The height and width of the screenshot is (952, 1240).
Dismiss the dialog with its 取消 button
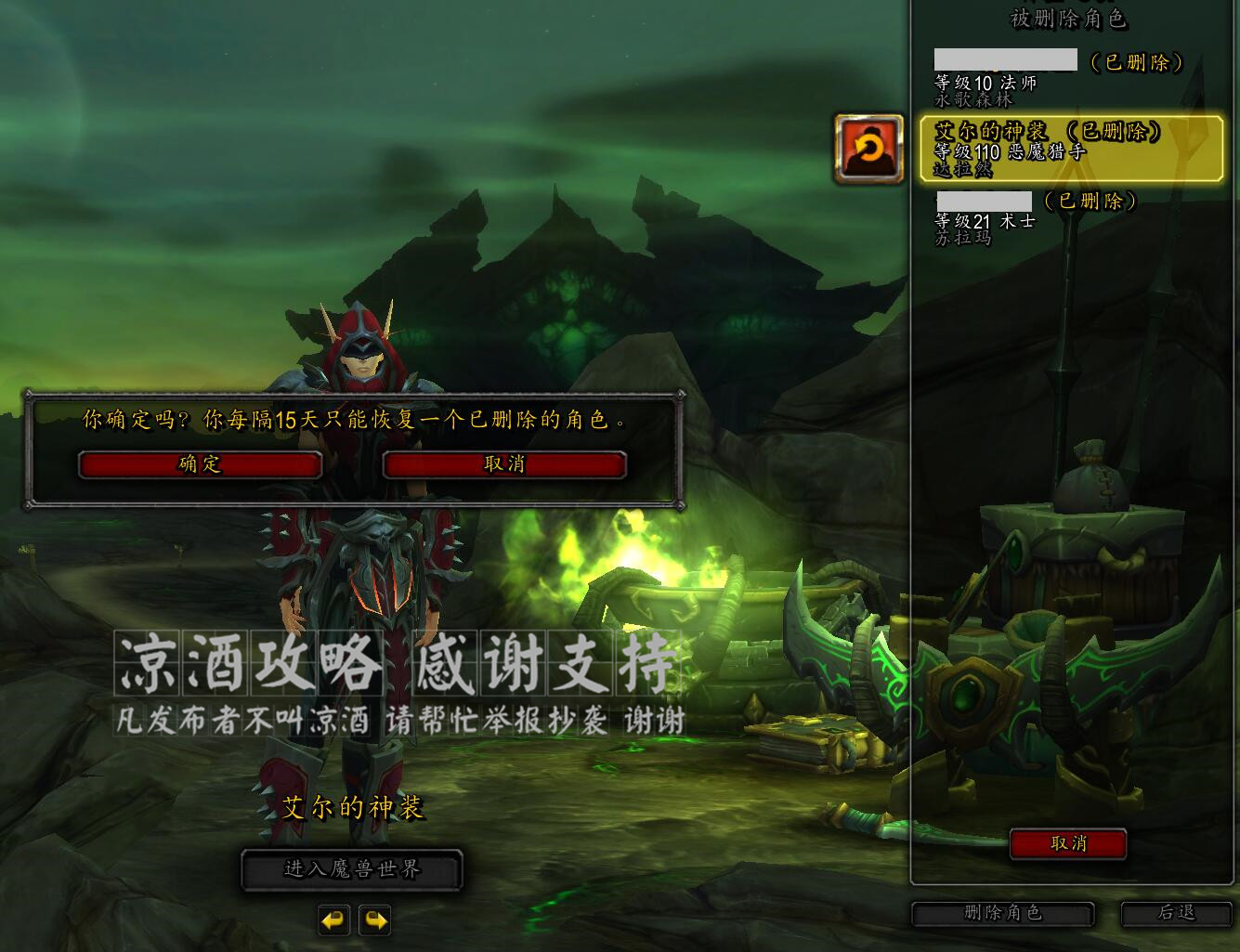coord(504,464)
